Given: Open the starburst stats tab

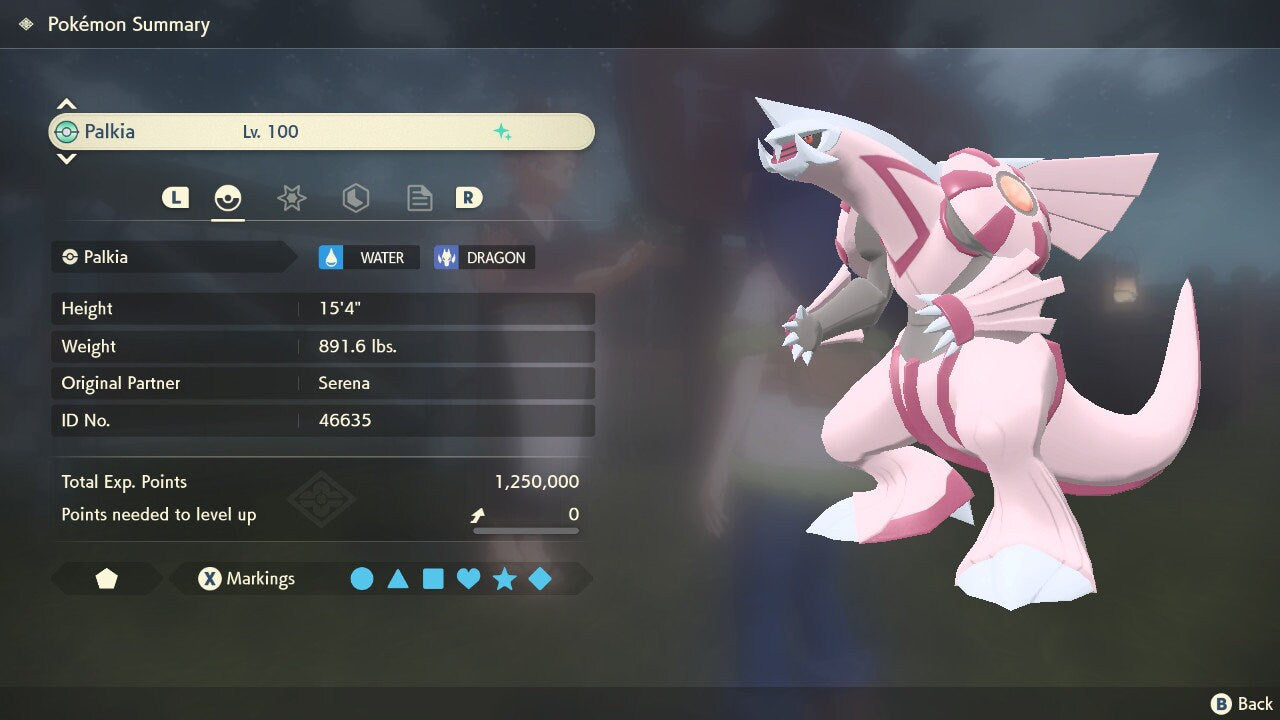Looking at the screenshot, I should [x=291, y=198].
